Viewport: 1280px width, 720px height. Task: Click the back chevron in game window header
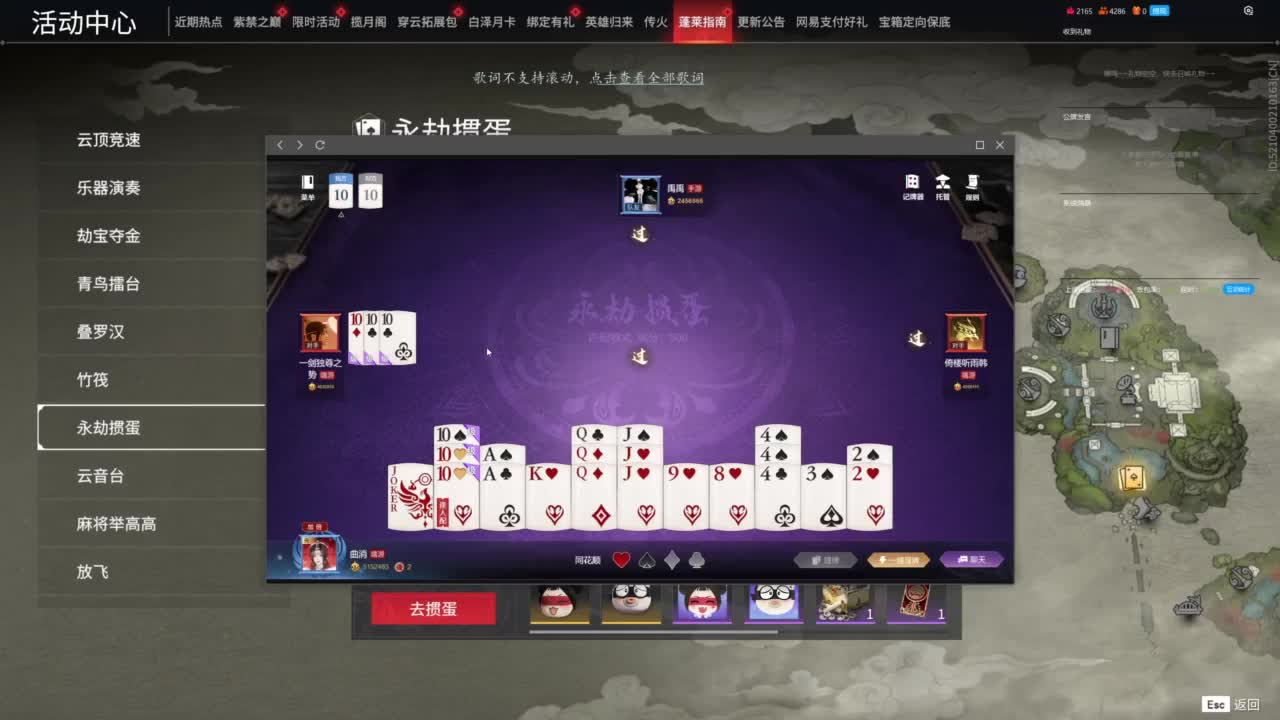pyautogui.click(x=280, y=145)
